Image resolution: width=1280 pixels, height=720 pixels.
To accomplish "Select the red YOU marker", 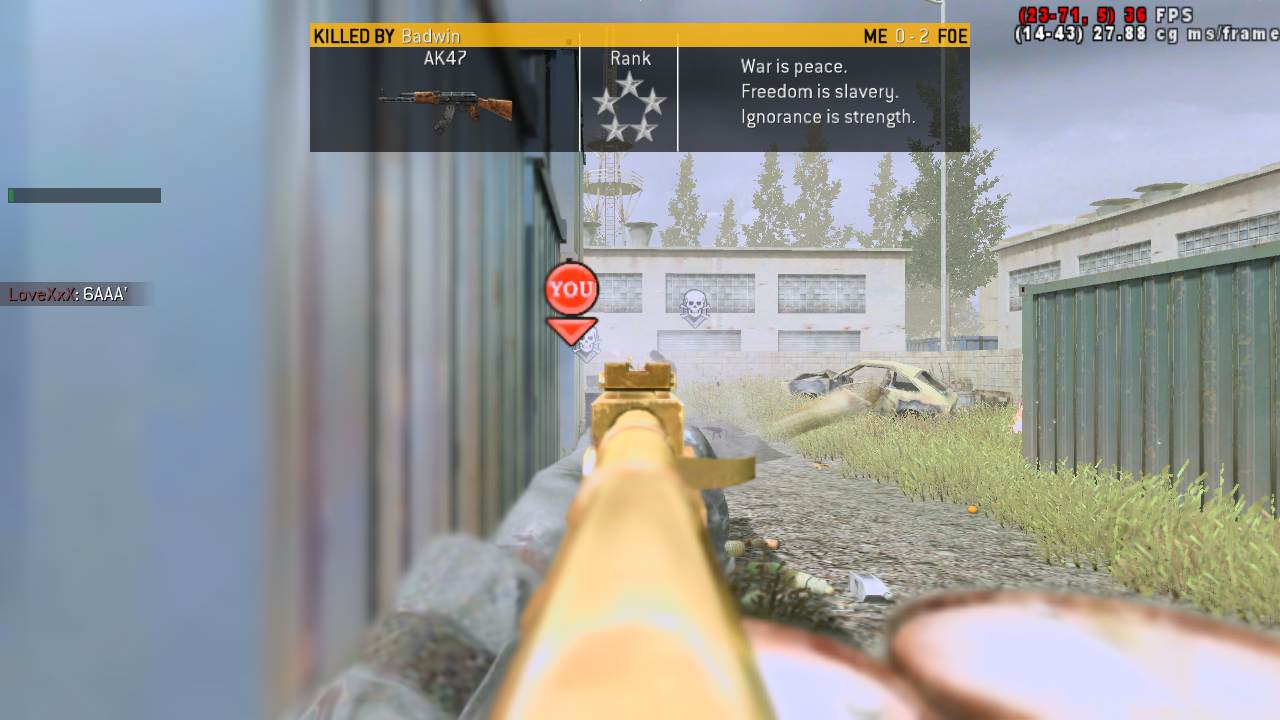I will [571, 290].
